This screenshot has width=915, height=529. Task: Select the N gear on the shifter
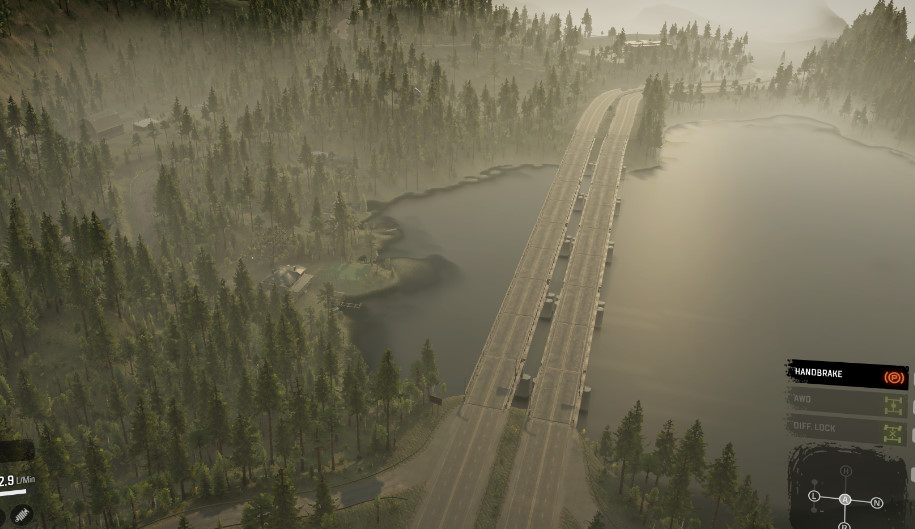point(877,502)
